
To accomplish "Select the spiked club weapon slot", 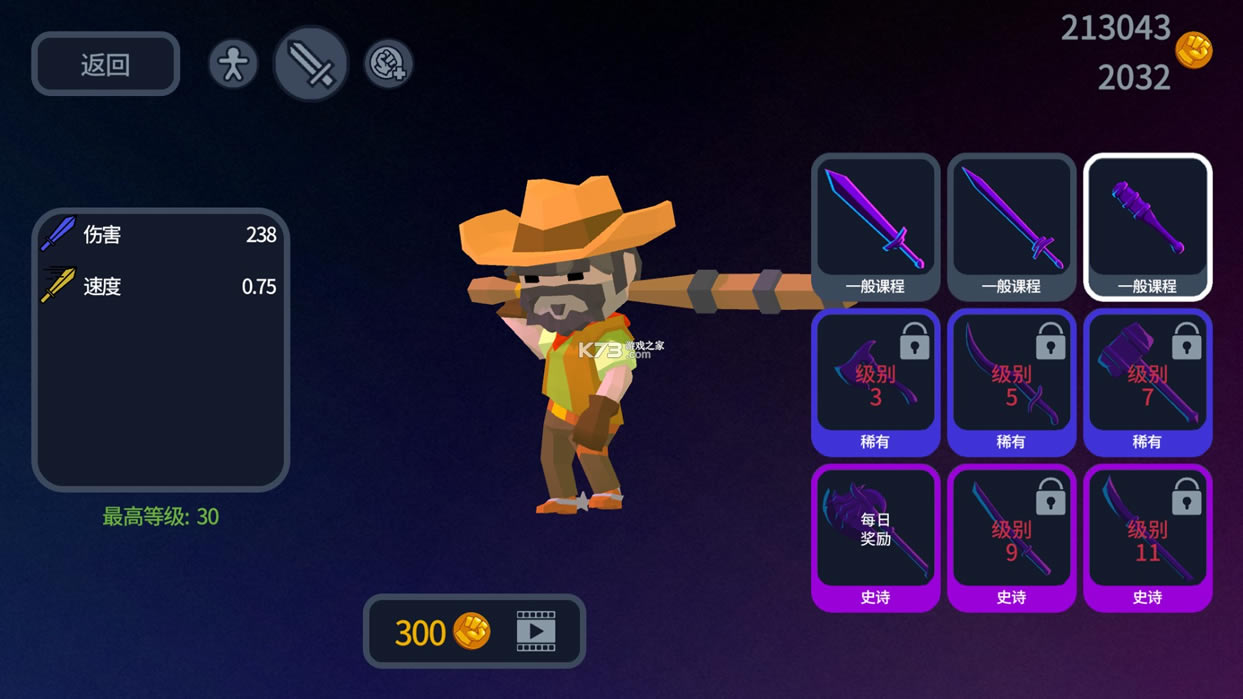I will coord(1147,227).
